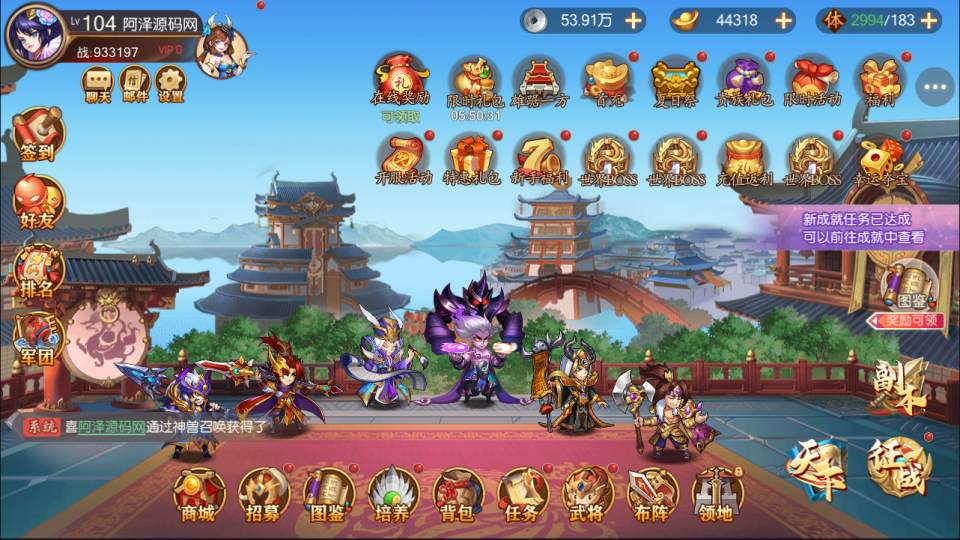Open the 首充 first-recharge offer
This screenshot has width=960, height=540.
tap(608, 81)
